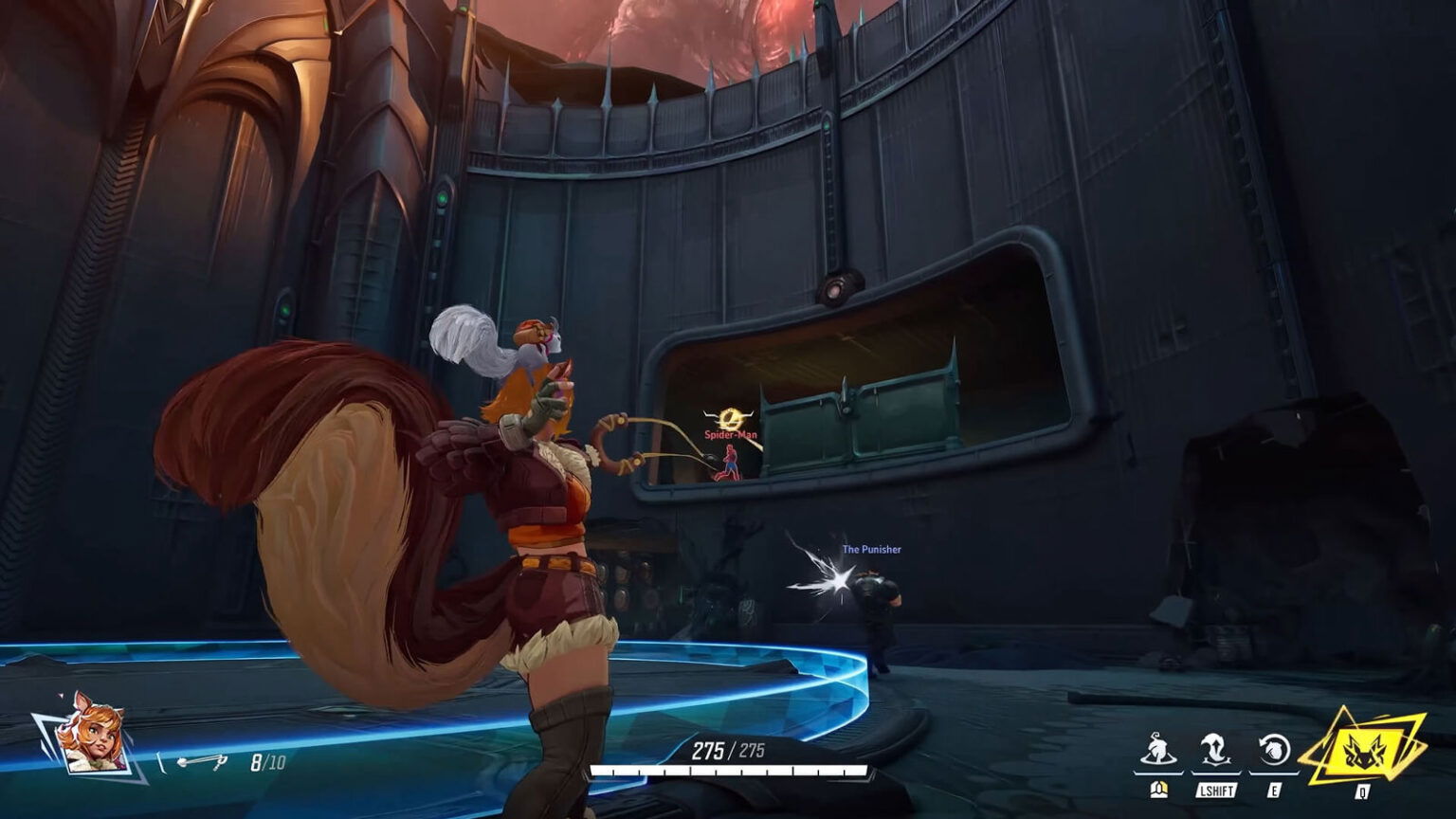Use the tail jump ability icon
Viewport: 1456px width, 819px height.
point(1216,751)
